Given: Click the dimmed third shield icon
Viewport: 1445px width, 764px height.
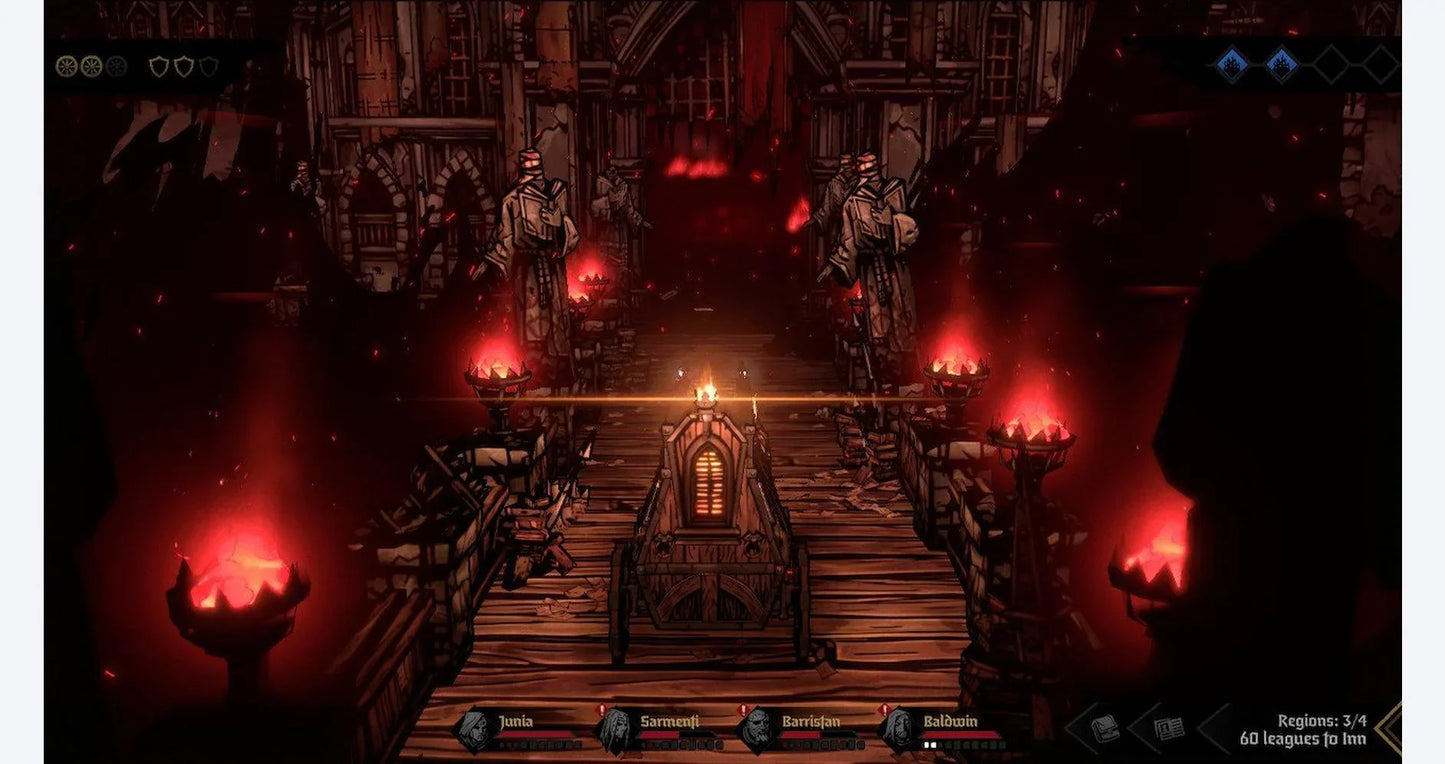Looking at the screenshot, I should click(207, 65).
